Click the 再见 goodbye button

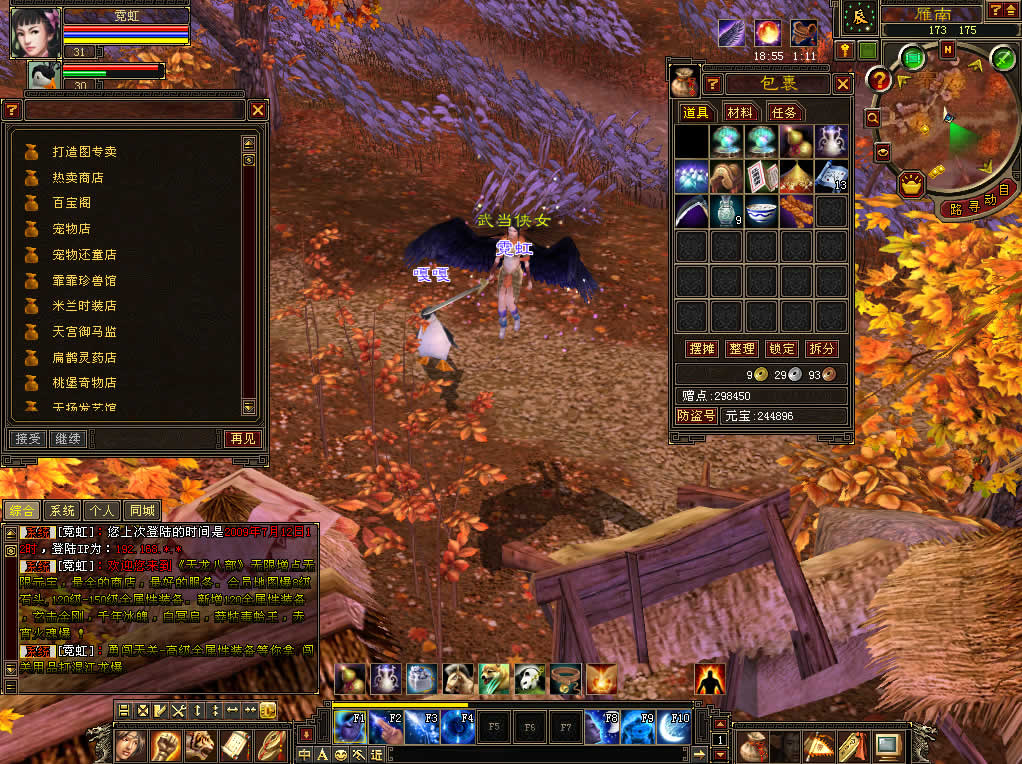(242, 439)
